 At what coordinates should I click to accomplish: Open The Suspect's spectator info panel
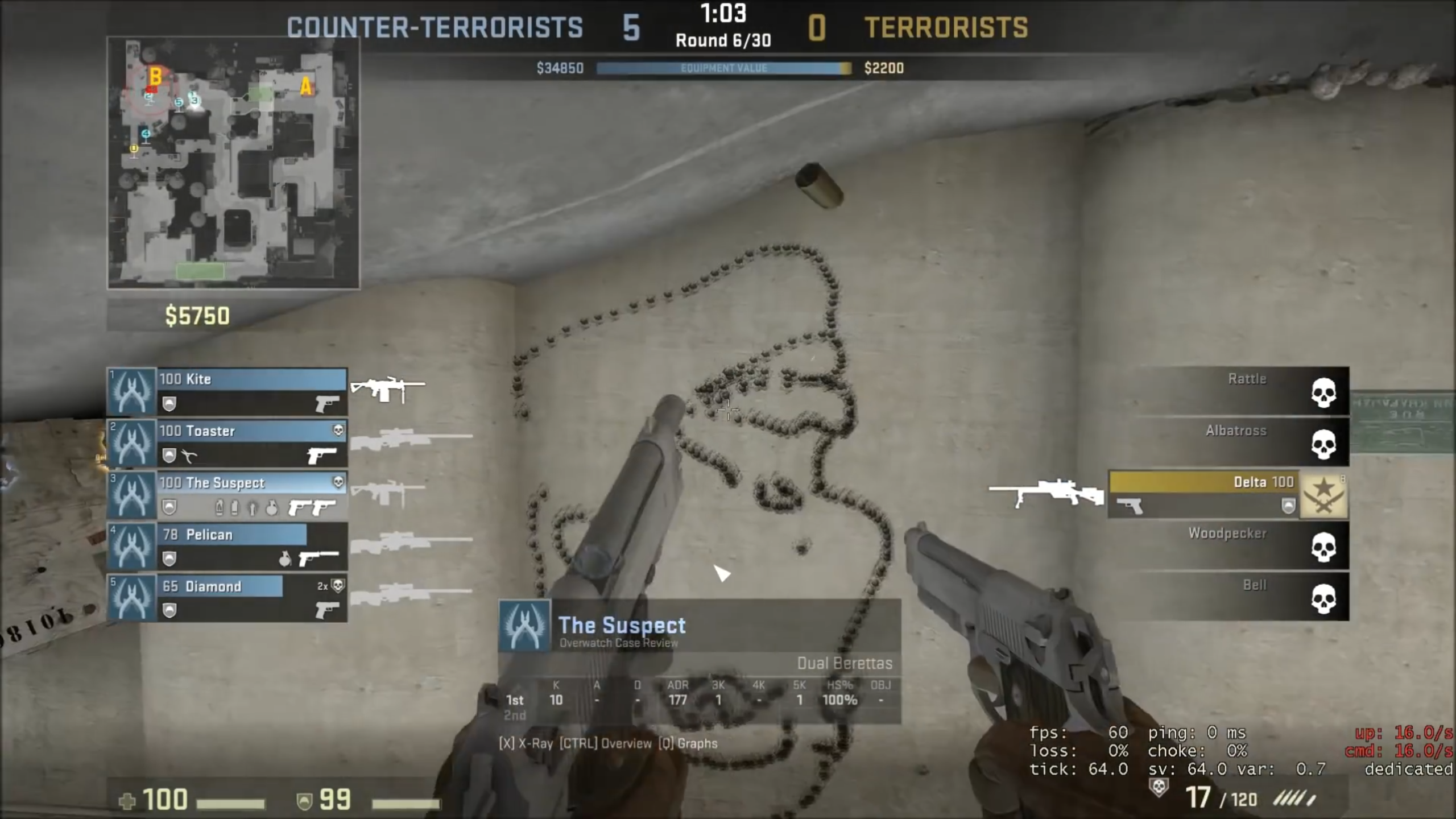pyautogui.click(x=700, y=661)
